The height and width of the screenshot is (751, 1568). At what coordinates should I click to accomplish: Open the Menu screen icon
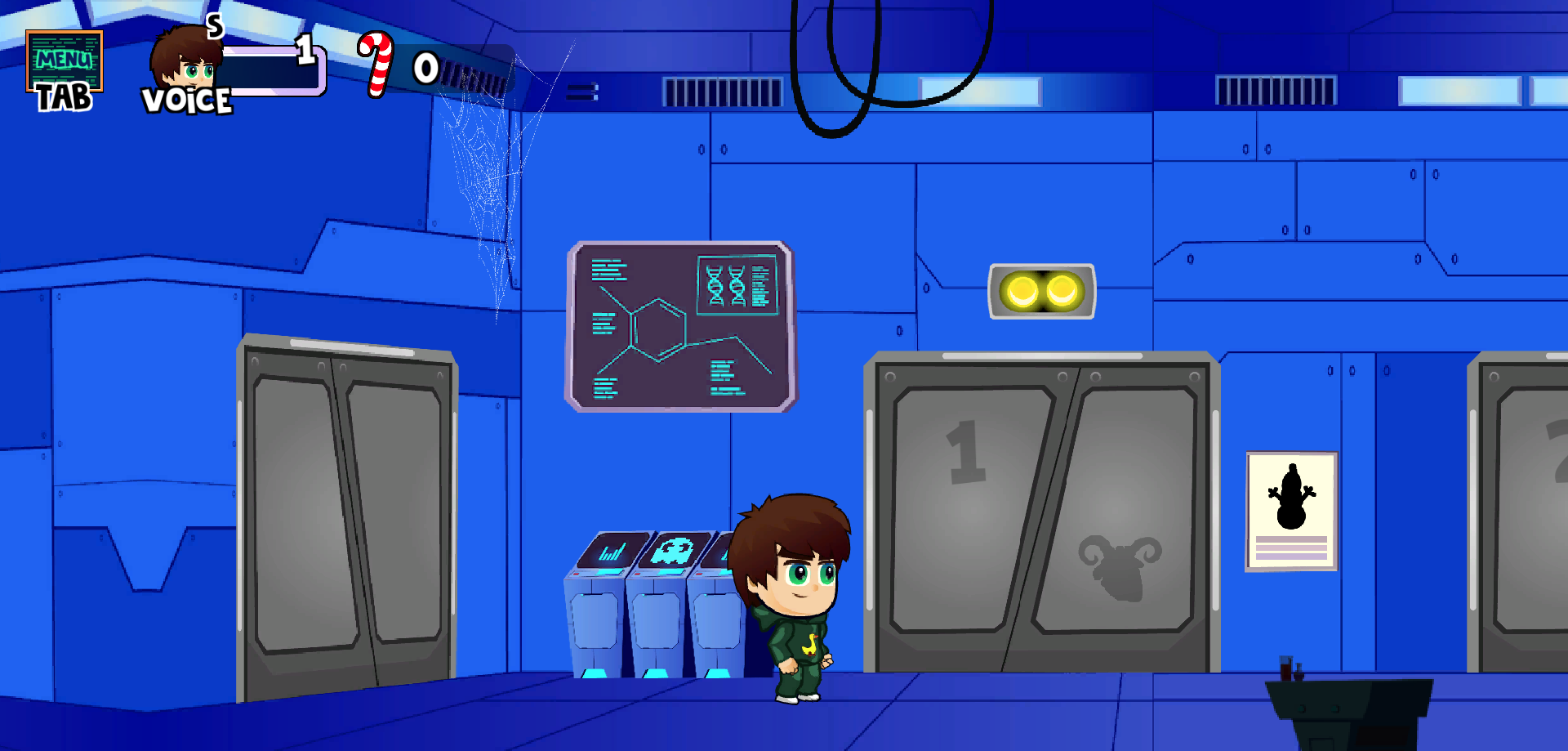64,61
